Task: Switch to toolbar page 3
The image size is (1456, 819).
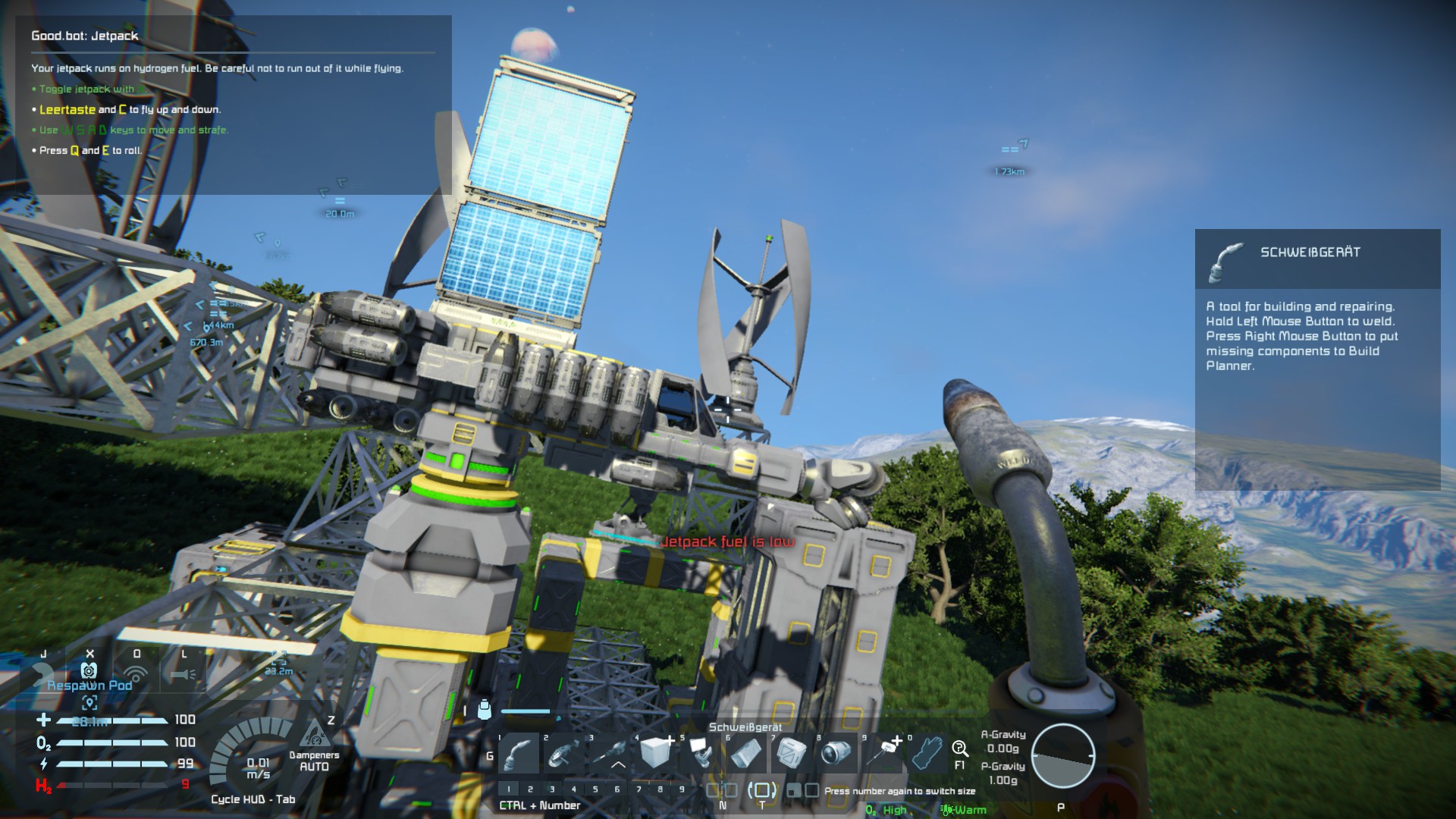Action: pyautogui.click(x=552, y=789)
